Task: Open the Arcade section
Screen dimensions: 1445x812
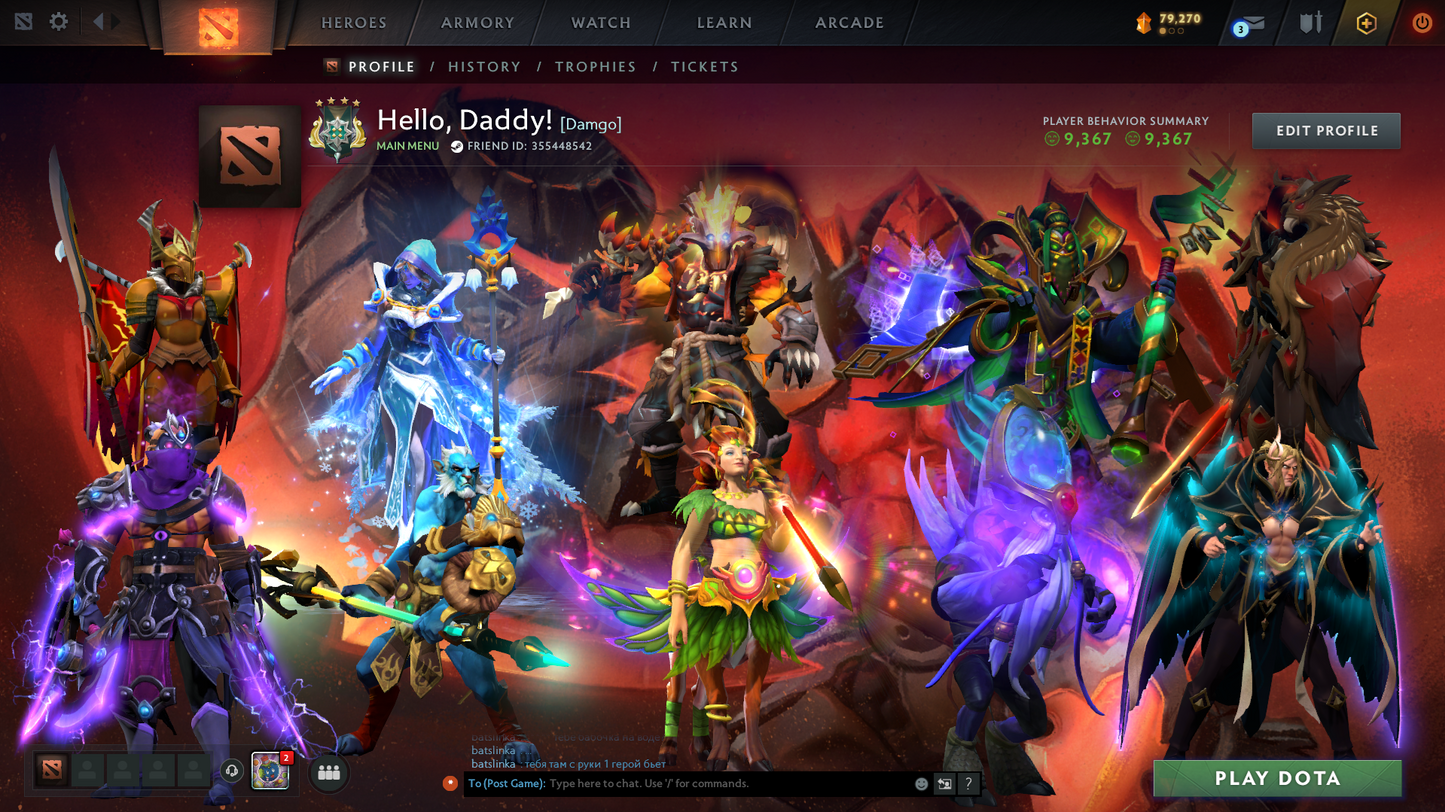Action: click(x=849, y=23)
